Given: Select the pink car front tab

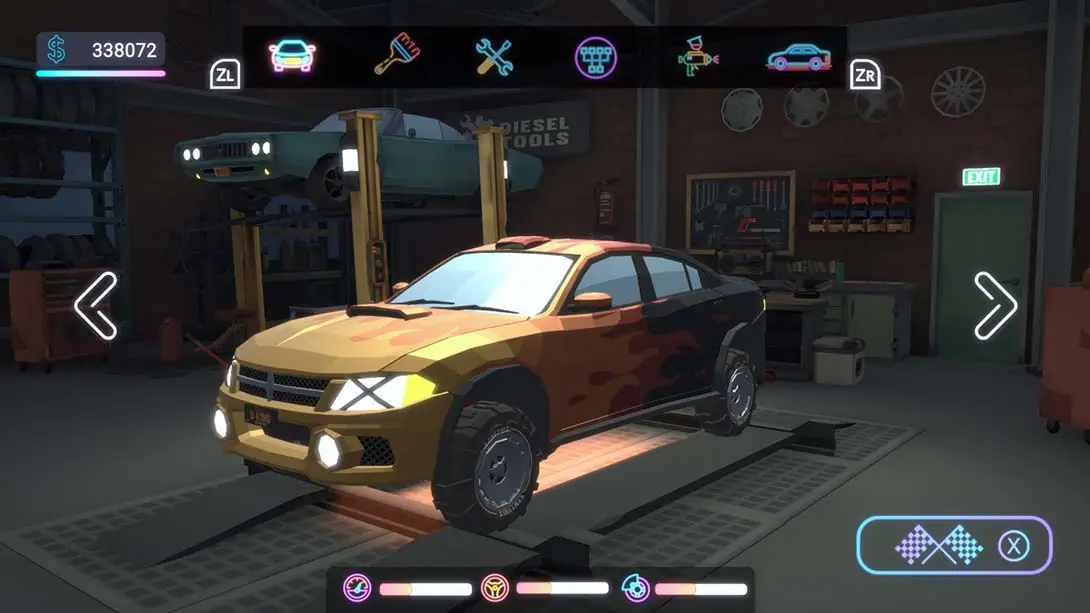Looking at the screenshot, I should click(292, 56).
